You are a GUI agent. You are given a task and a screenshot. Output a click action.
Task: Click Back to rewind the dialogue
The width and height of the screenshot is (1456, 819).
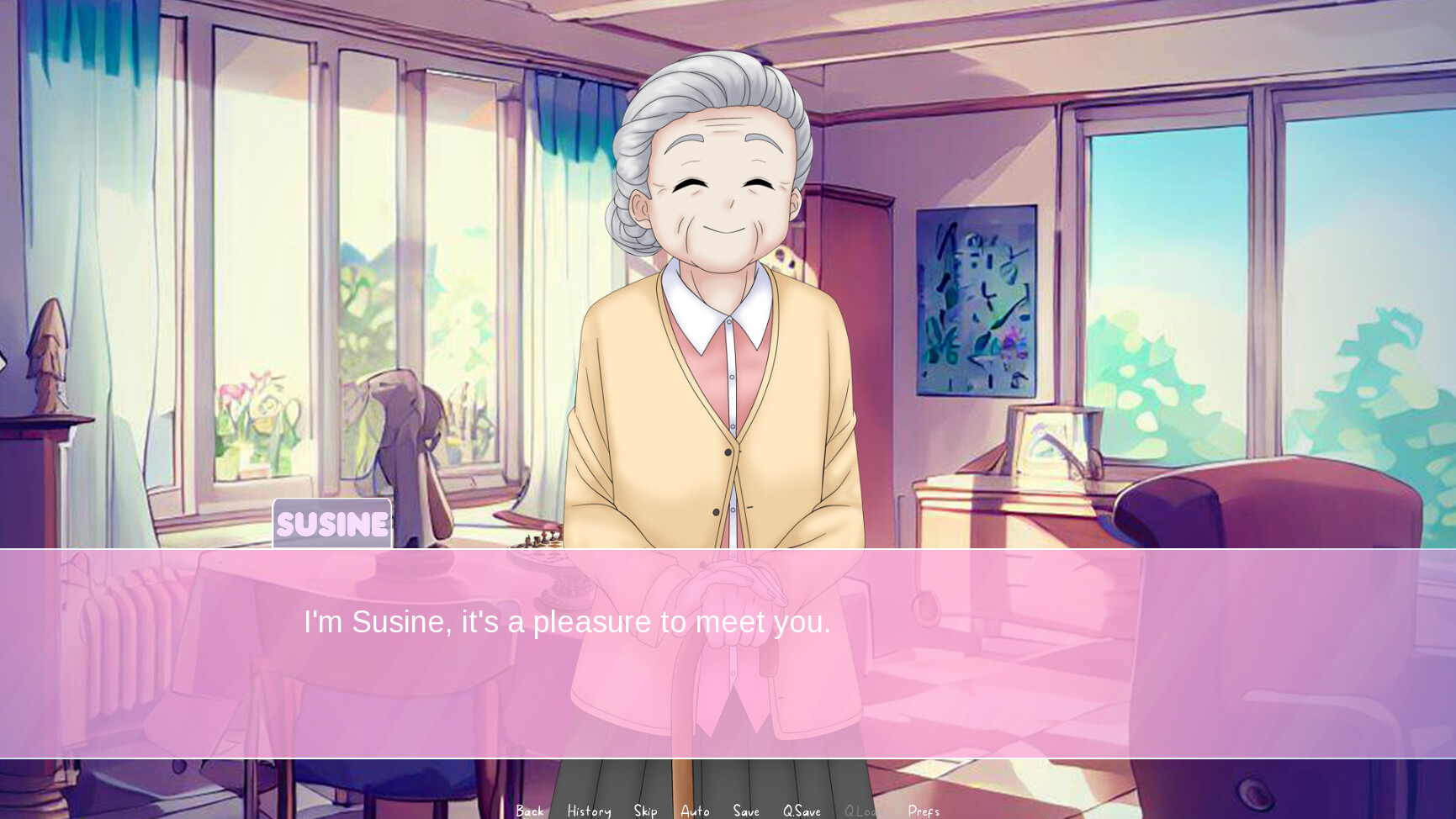click(529, 810)
